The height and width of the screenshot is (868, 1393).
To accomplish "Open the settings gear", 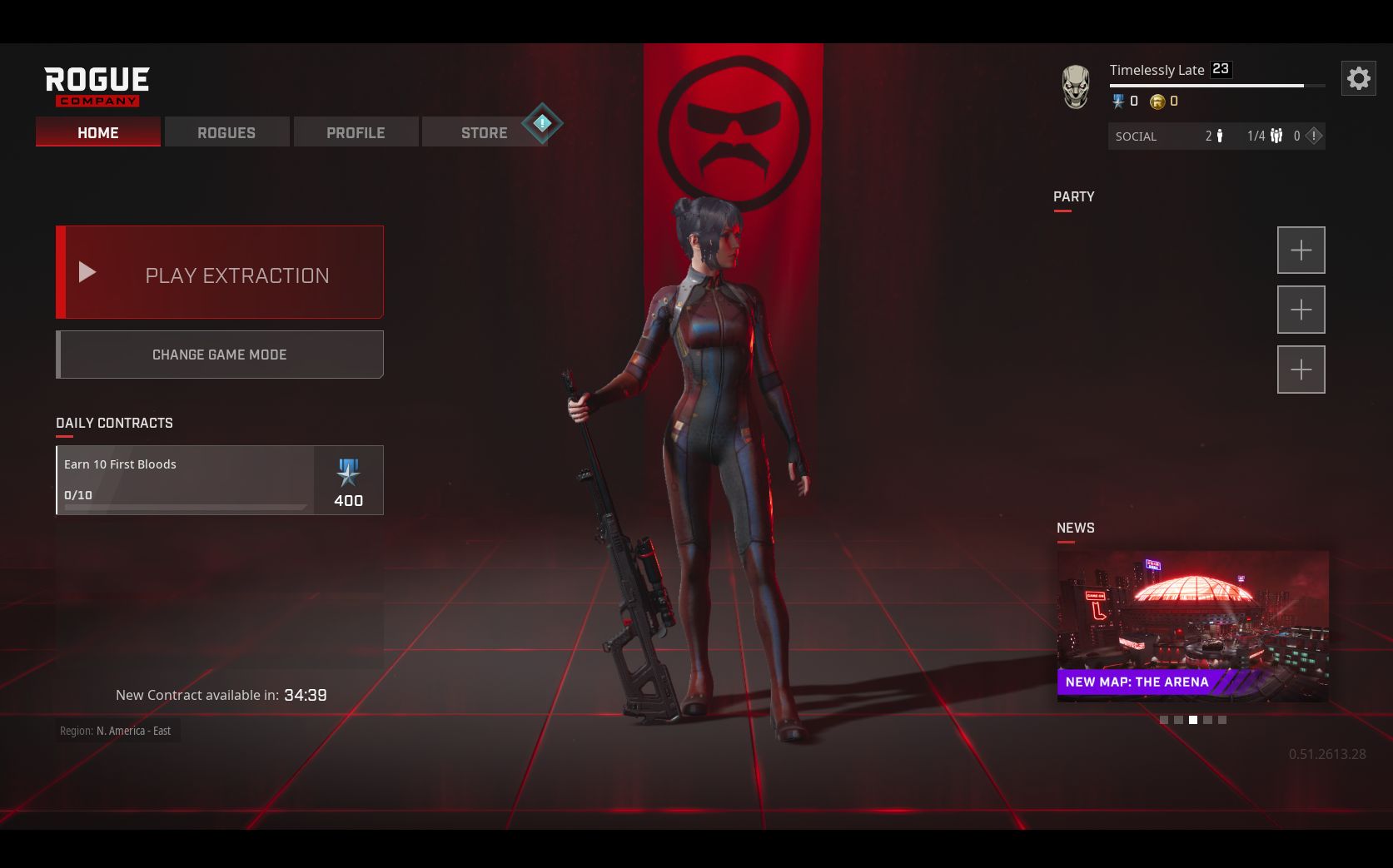I will 1360,78.
